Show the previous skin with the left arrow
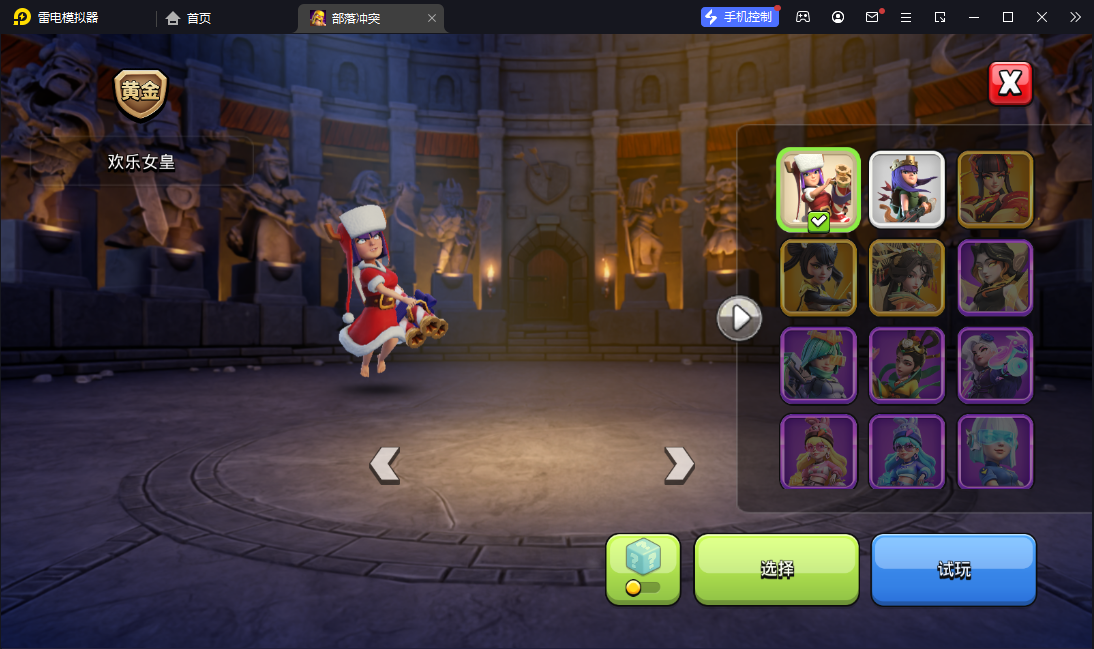Image resolution: width=1094 pixels, height=649 pixels. (x=385, y=464)
